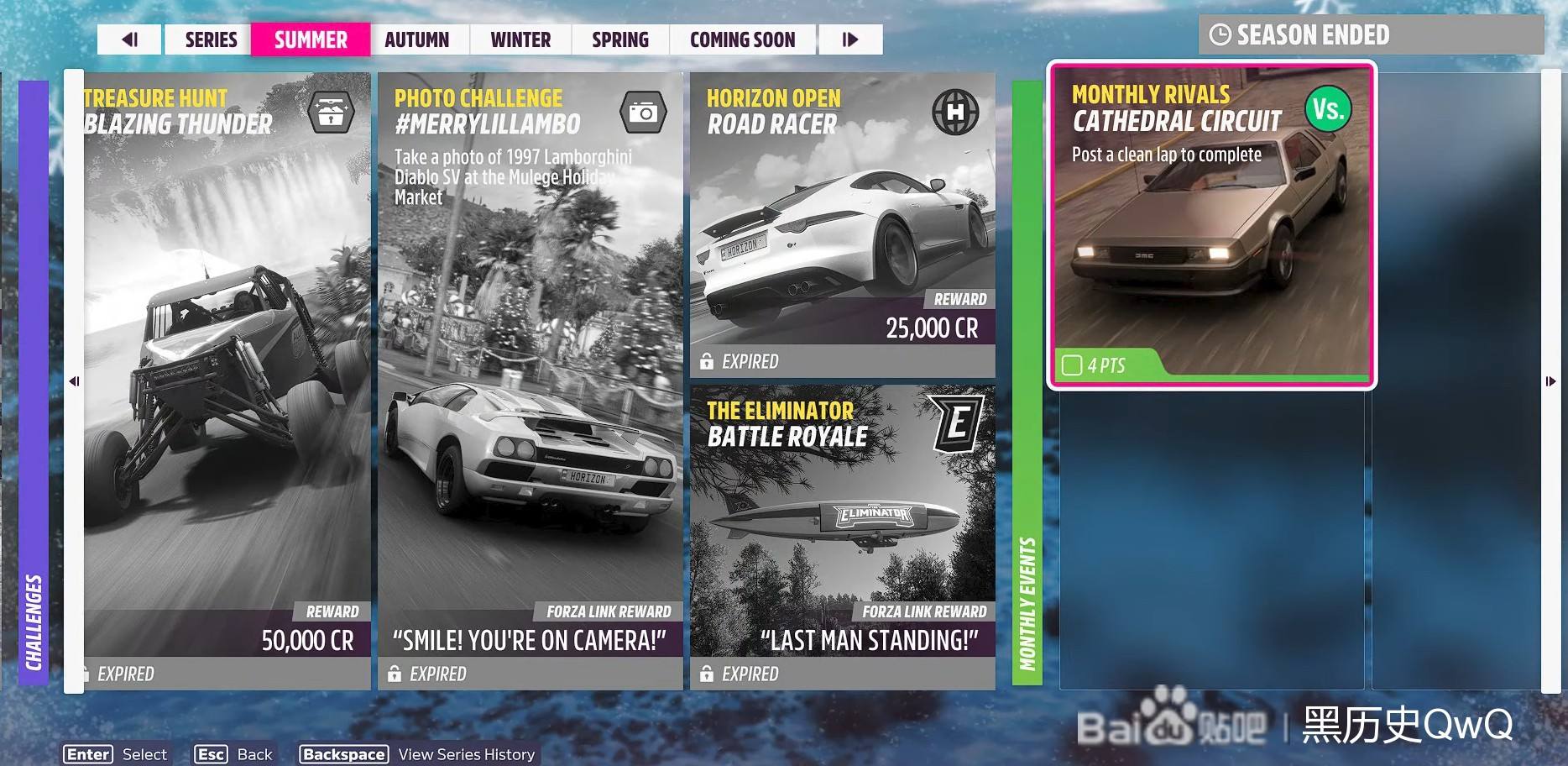The image size is (1568, 766).
Task: Switch to the Winter tab
Action: coord(520,39)
